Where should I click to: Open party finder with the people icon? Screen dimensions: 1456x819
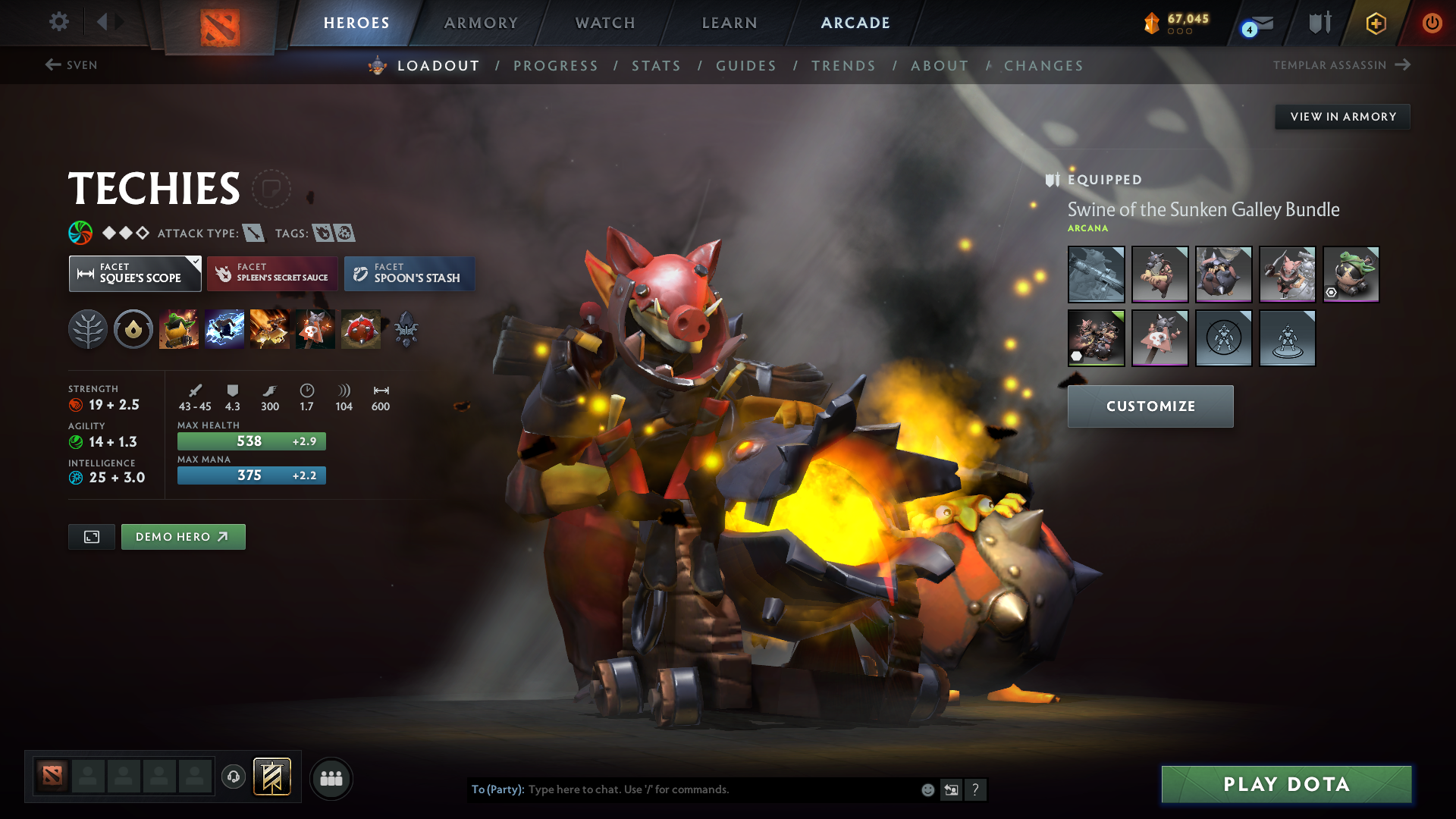pyautogui.click(x=331, y=778)
